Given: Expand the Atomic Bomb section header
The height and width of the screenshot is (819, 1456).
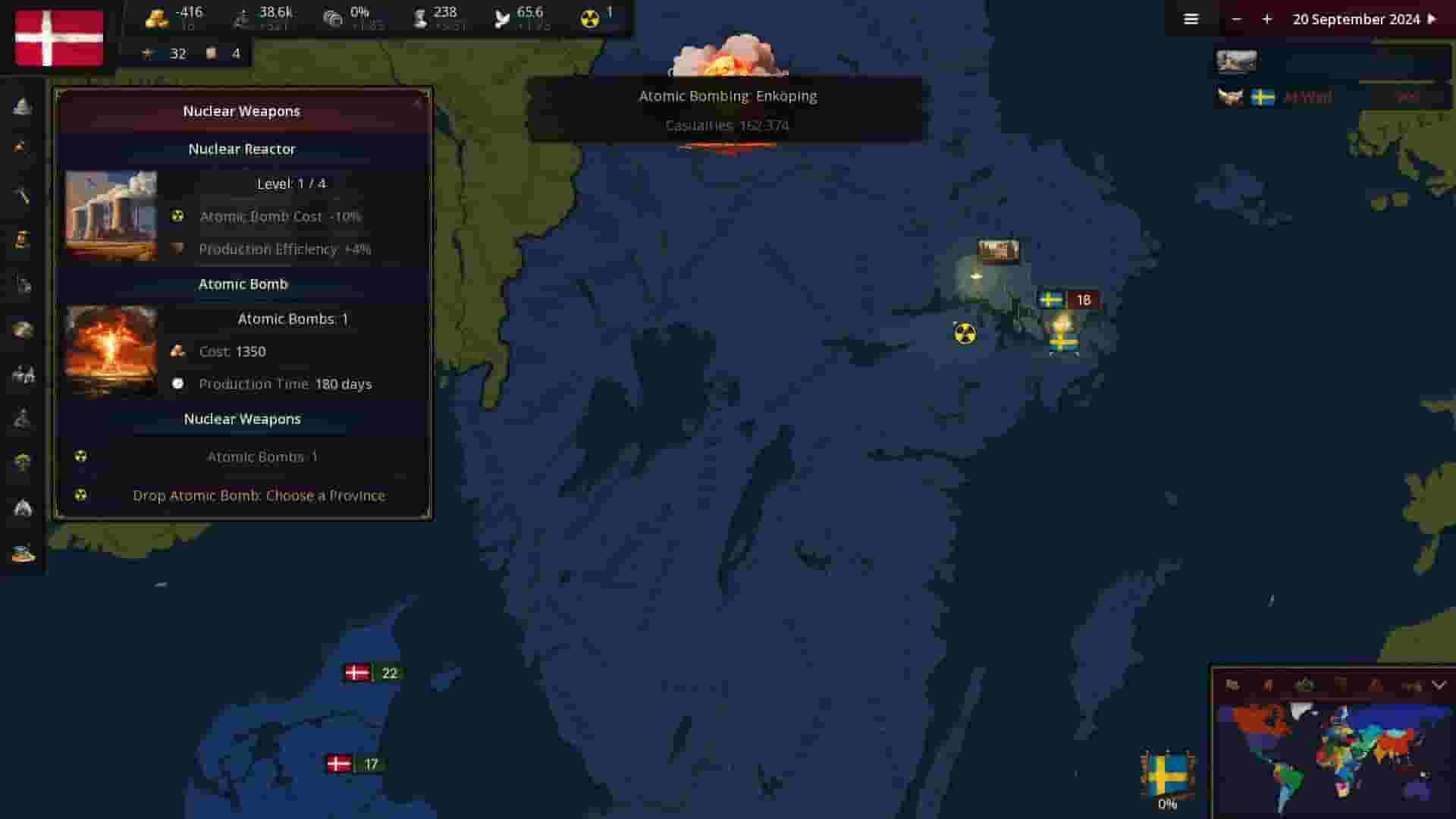Looking at the screenshot, I should pyautogui.click(x=243, y=284).
